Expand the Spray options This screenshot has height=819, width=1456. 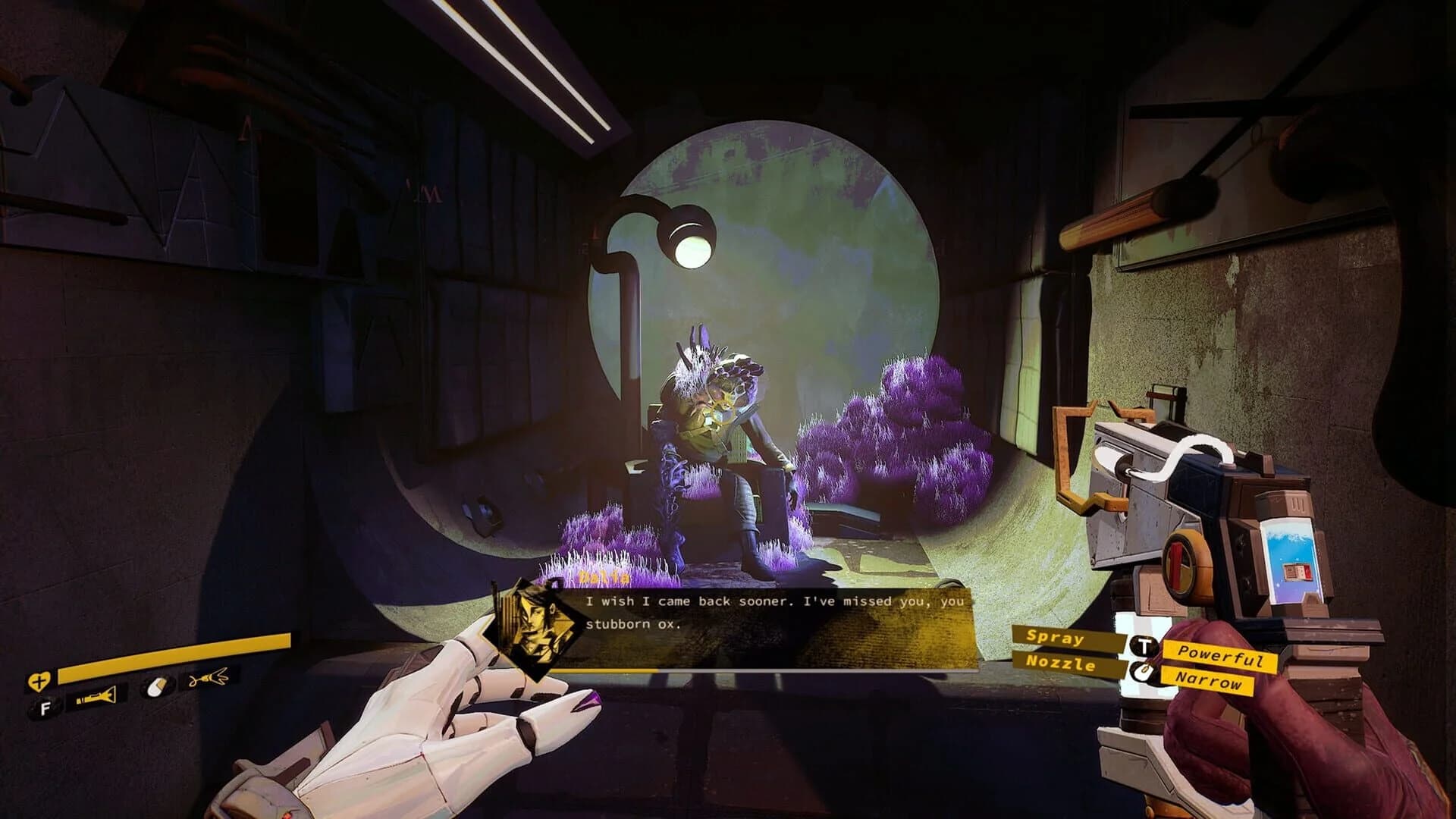[x=1055, y=639]
